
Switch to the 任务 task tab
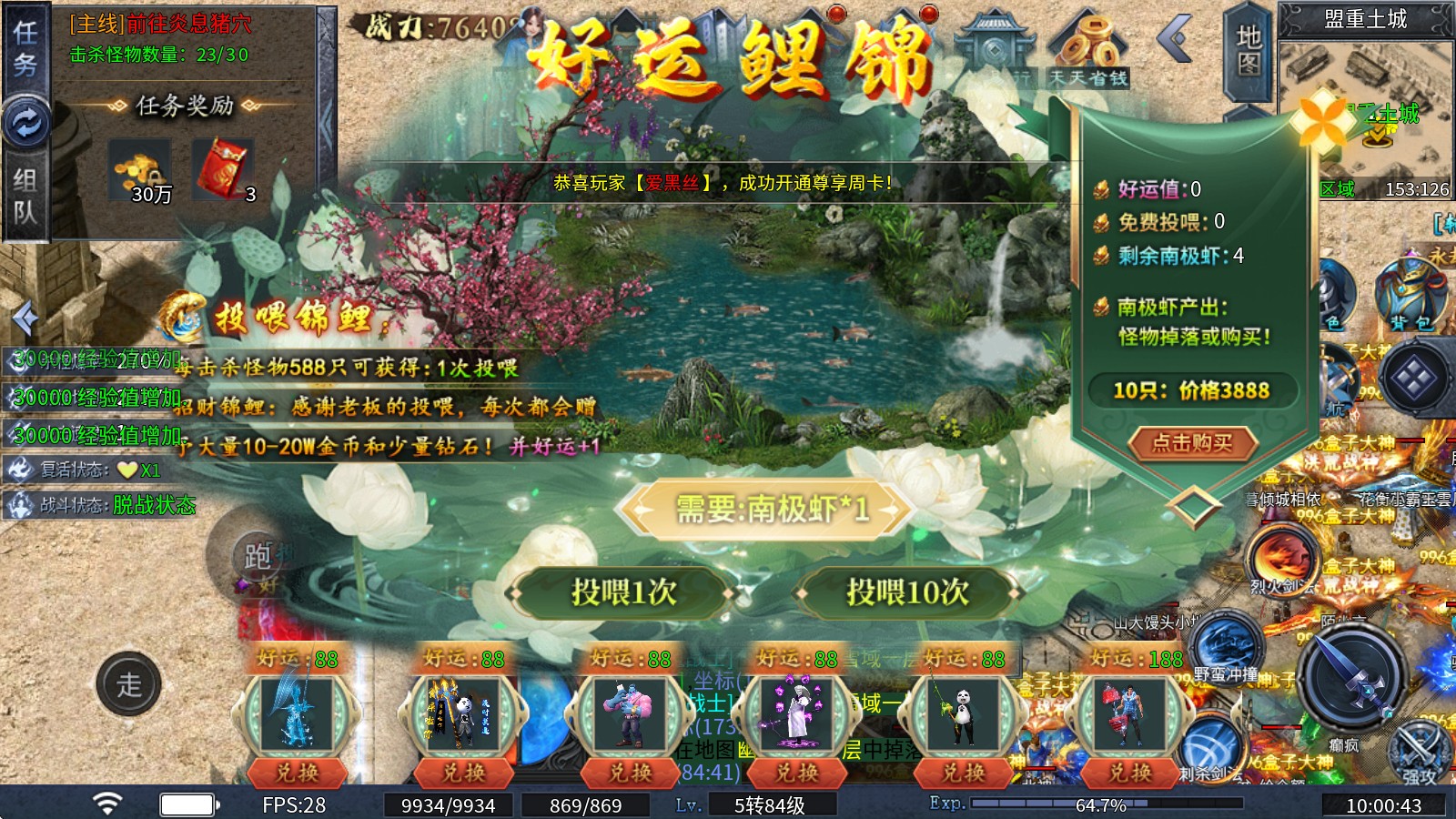pyautogui.click(x=25, y=50)
